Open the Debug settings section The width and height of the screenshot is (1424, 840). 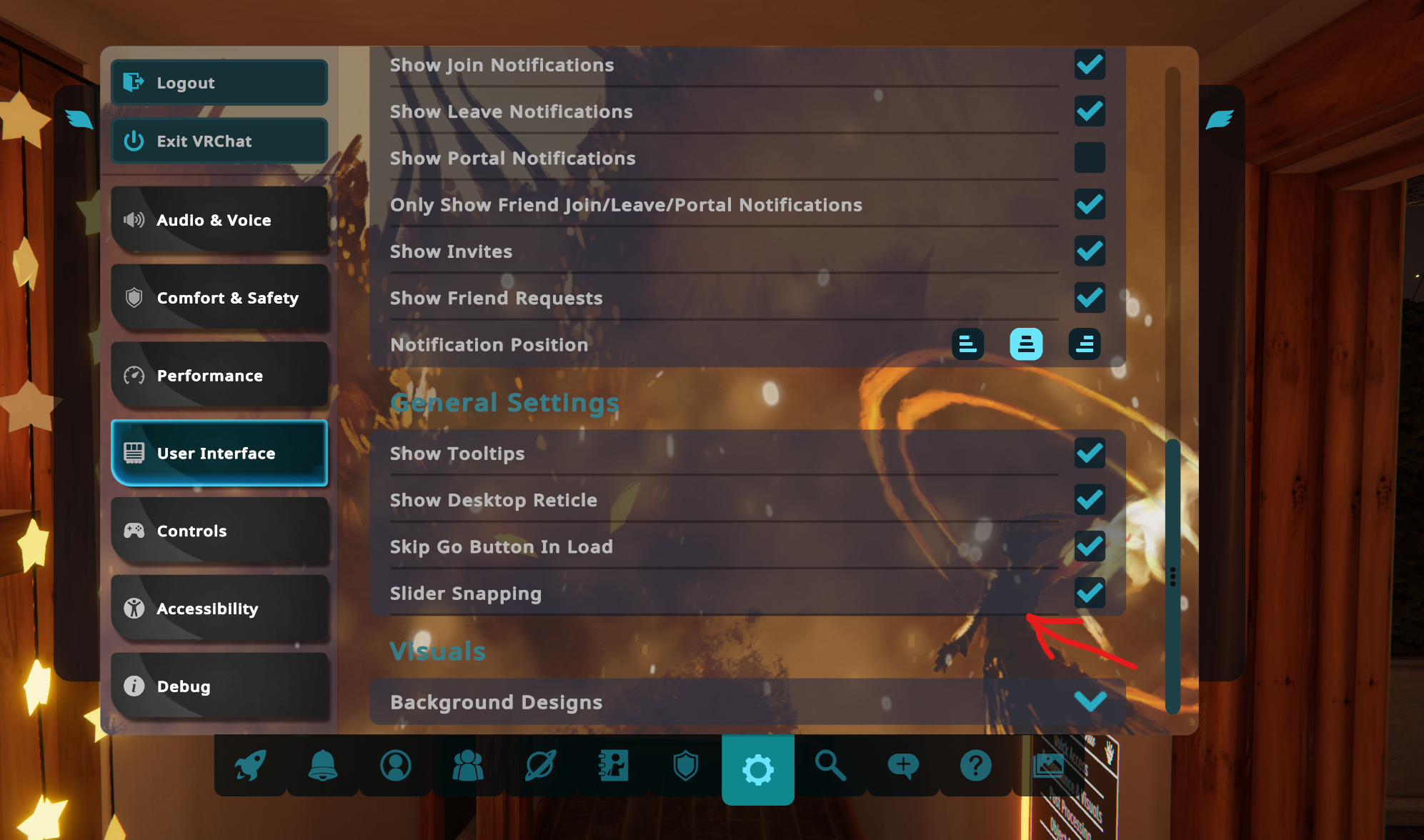pos(219,686)
